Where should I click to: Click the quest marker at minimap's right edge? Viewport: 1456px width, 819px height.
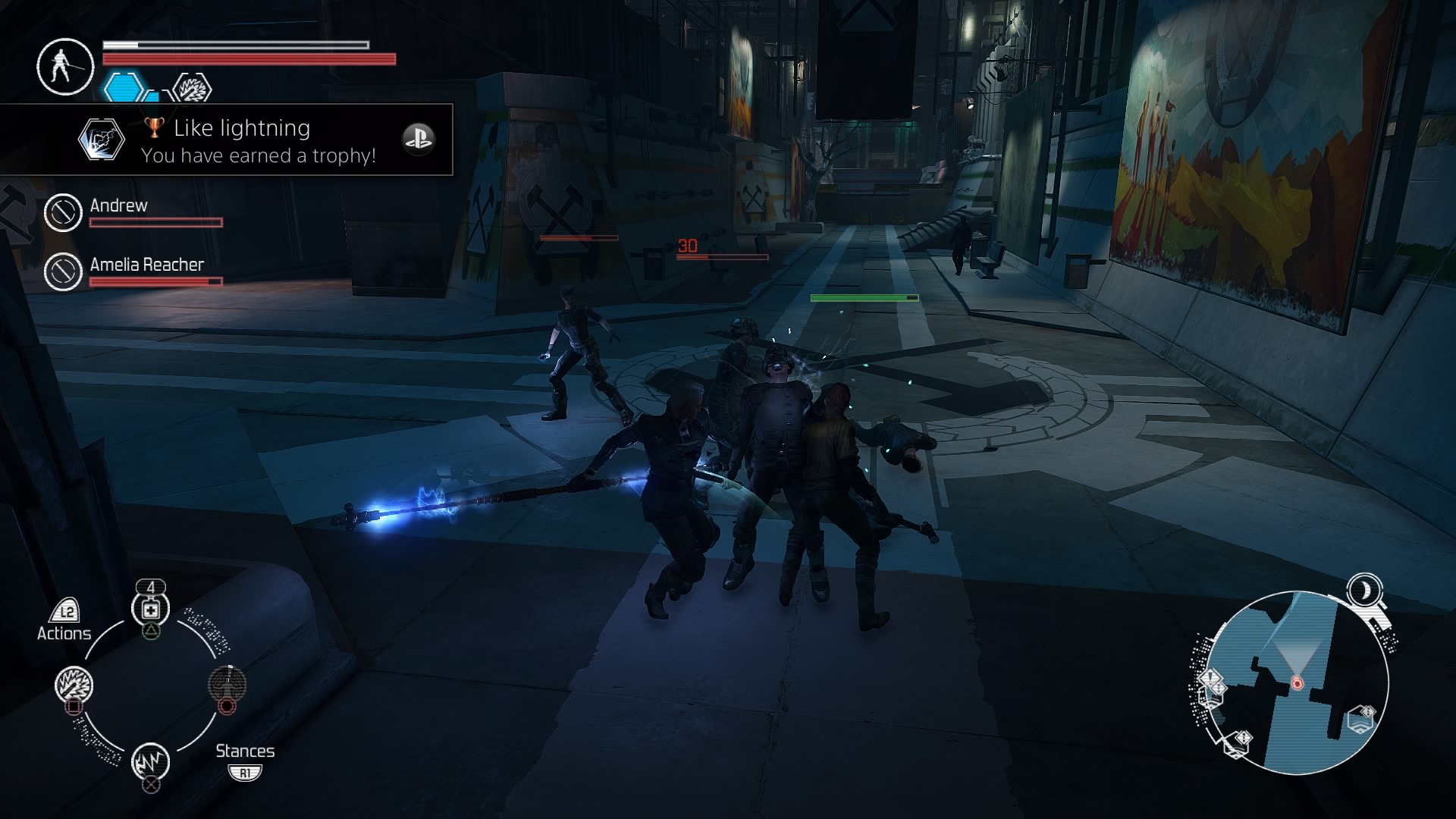1362,717
